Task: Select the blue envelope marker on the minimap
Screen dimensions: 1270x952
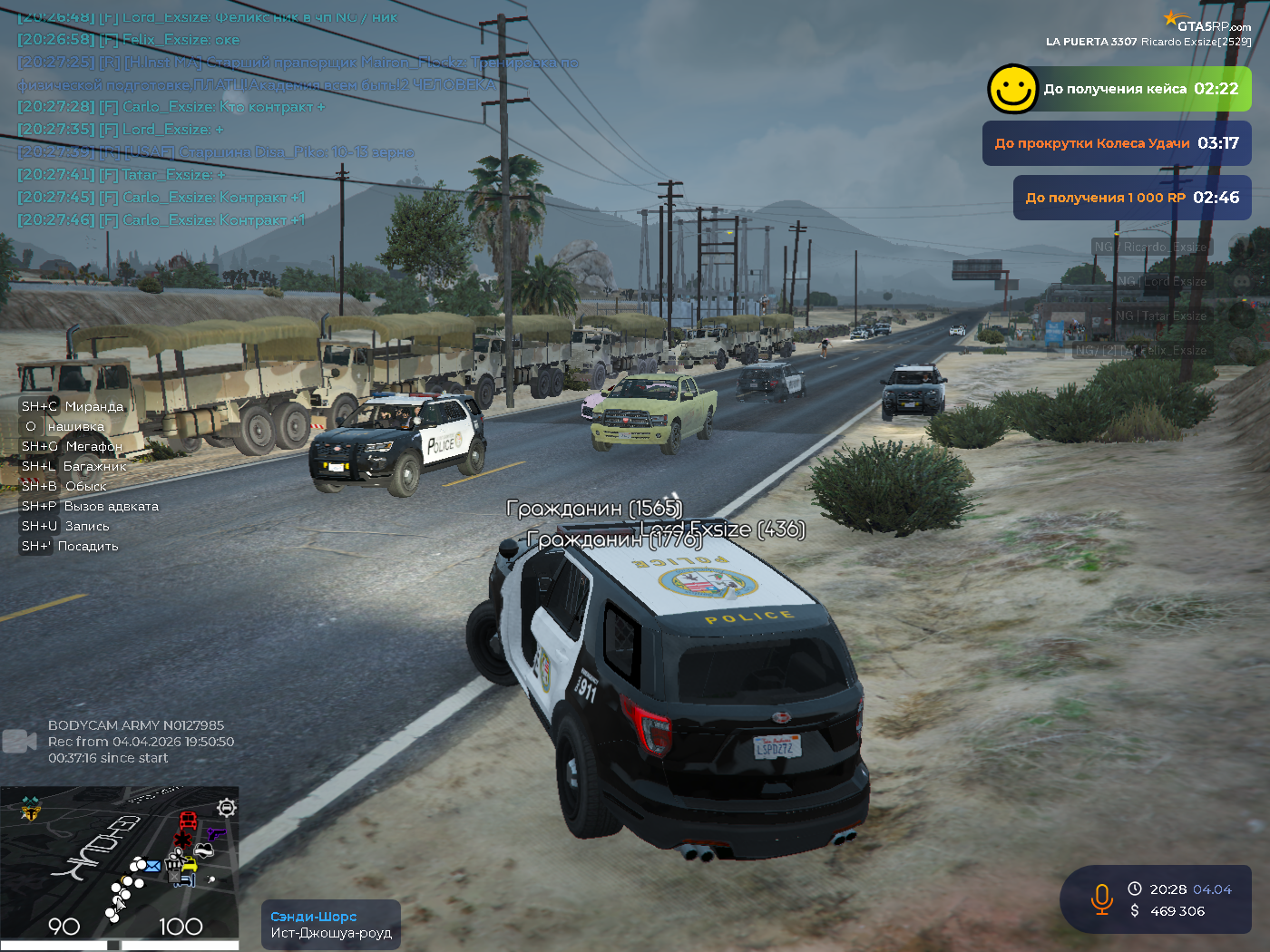Action: 151,866
